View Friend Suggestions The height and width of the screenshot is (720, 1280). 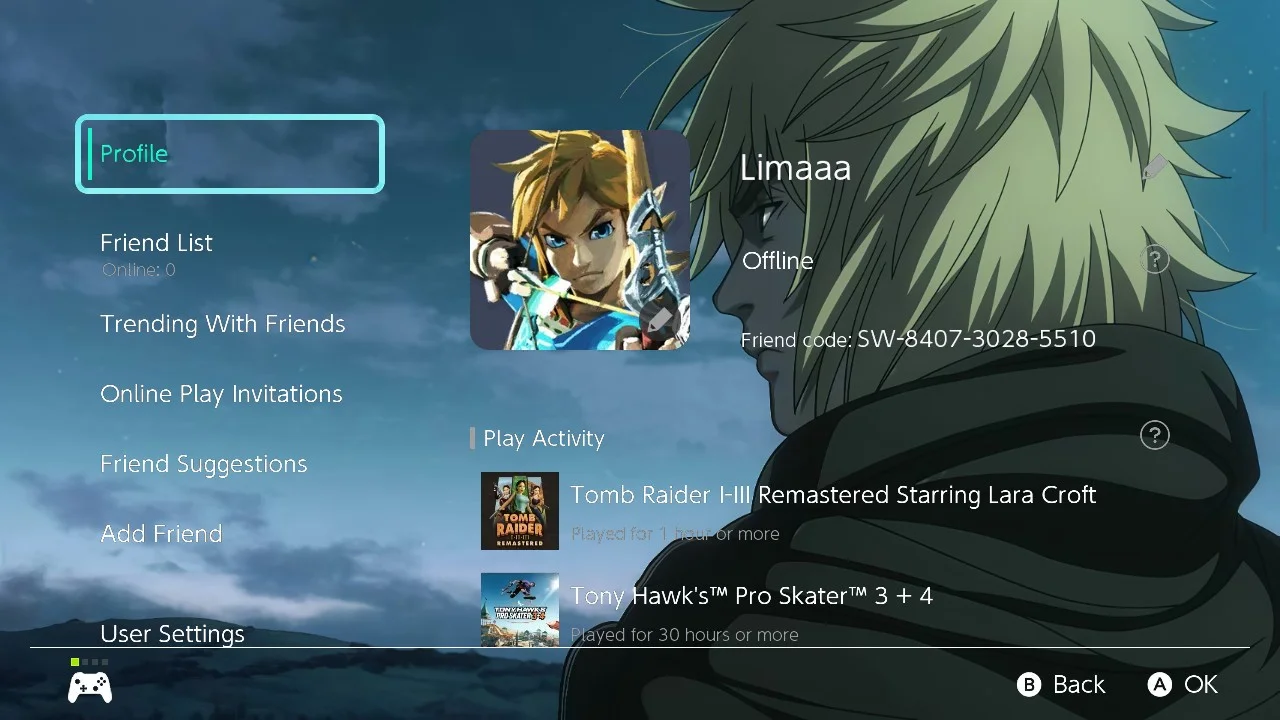coord(203,463)
